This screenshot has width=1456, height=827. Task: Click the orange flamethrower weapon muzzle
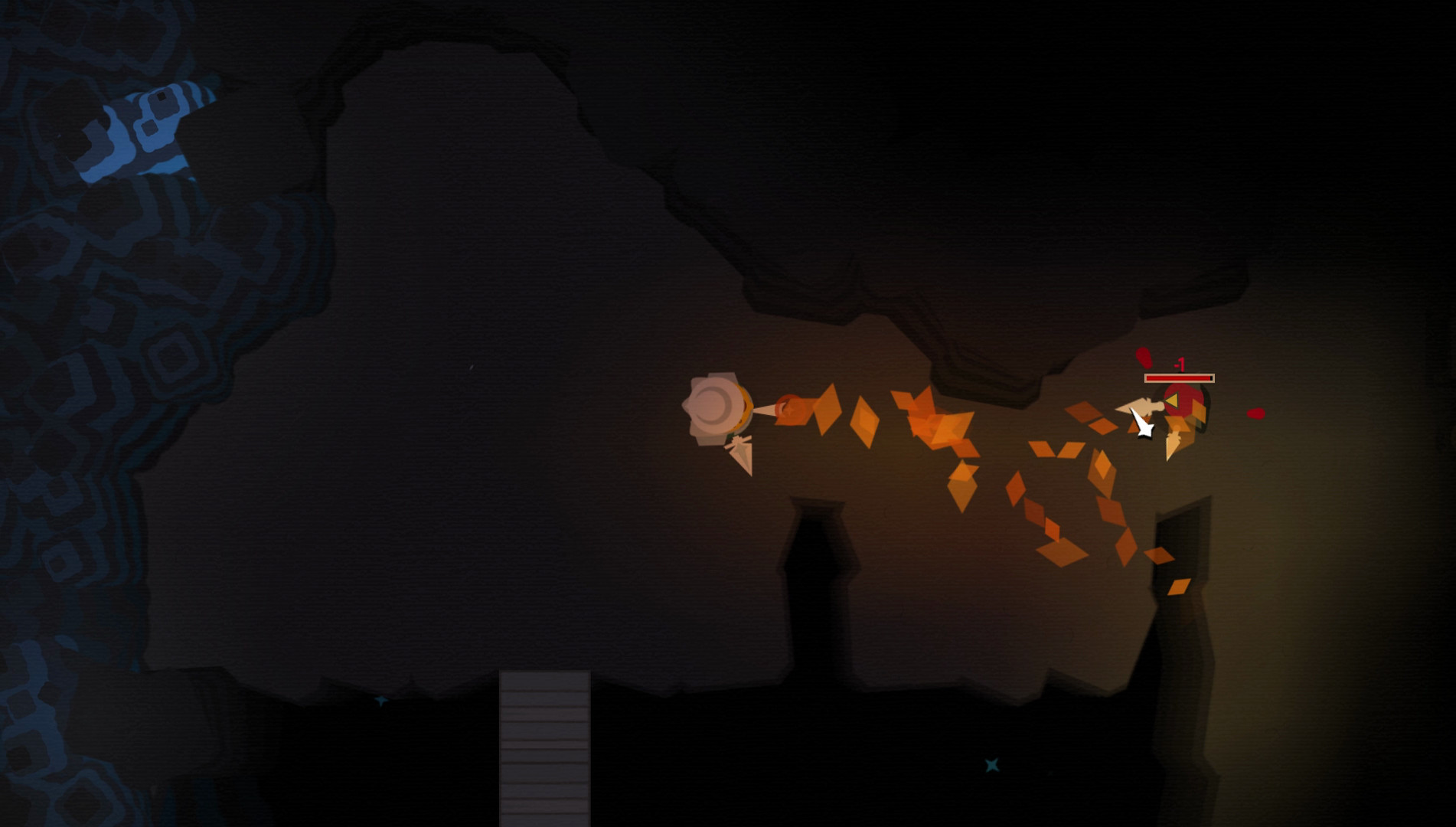790,410
